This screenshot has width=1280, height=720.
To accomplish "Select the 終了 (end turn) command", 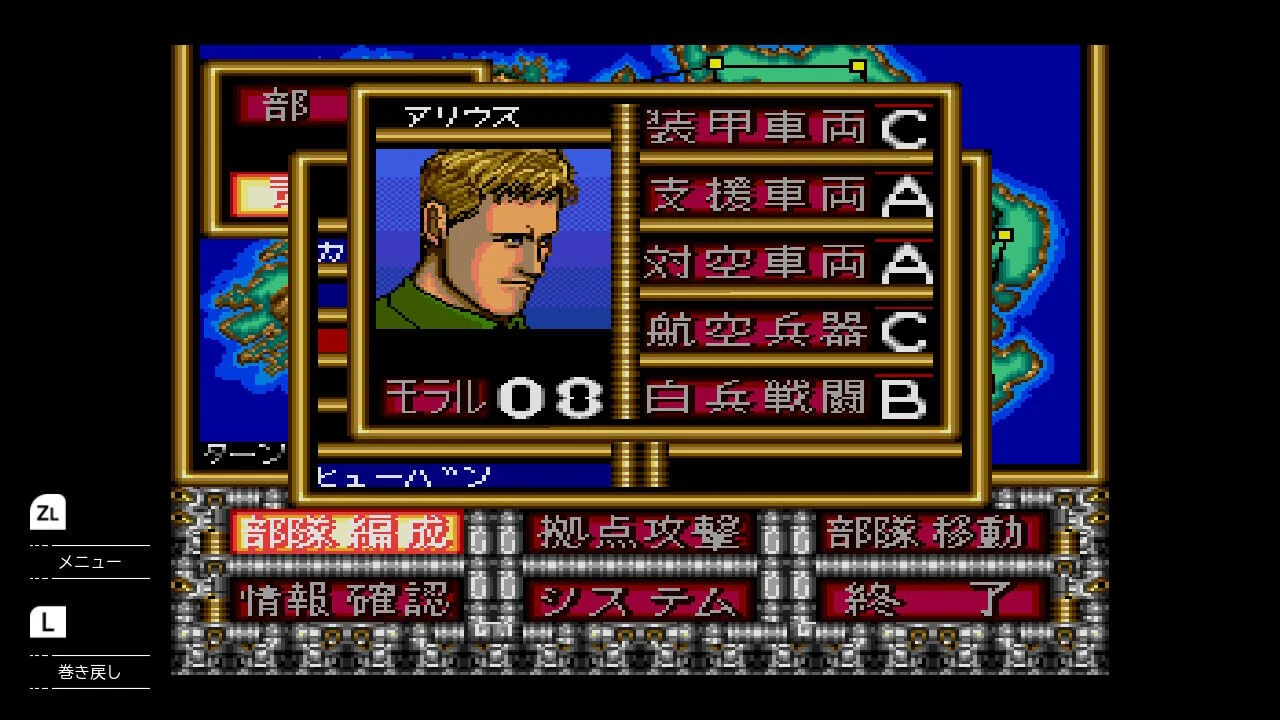I will [930, 600].
